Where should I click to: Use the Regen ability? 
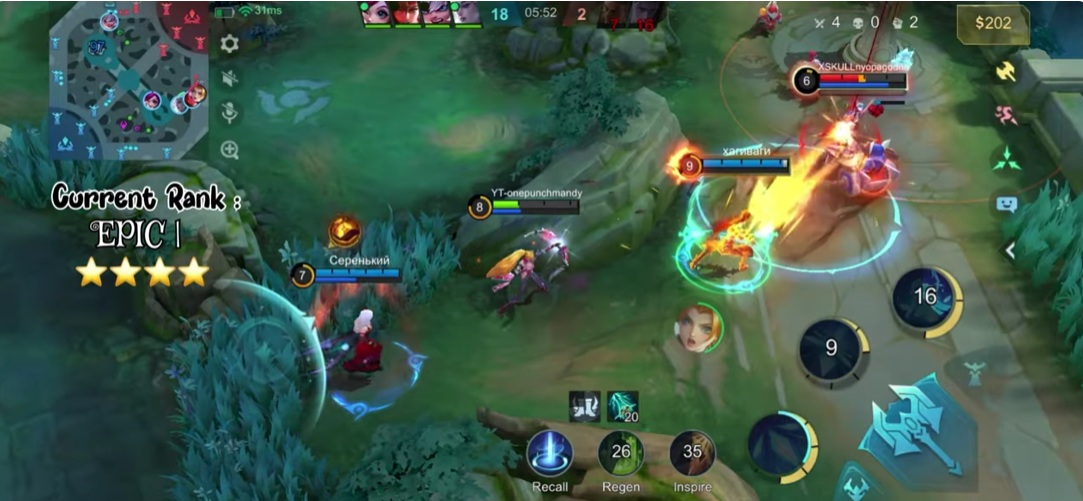pyautogui.click(x=620, y=453)
